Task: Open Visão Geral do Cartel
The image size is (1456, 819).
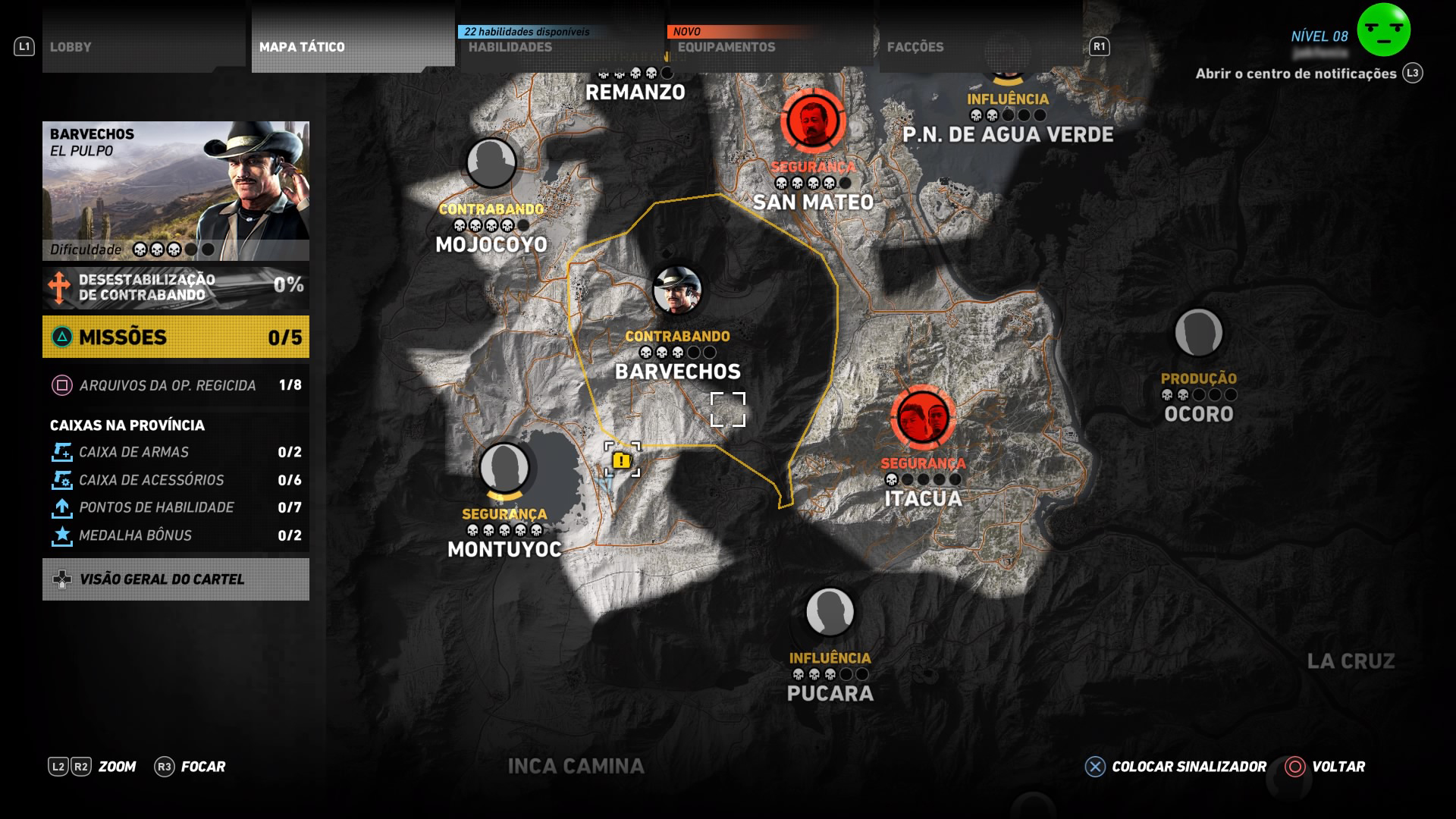Action: 175,579
